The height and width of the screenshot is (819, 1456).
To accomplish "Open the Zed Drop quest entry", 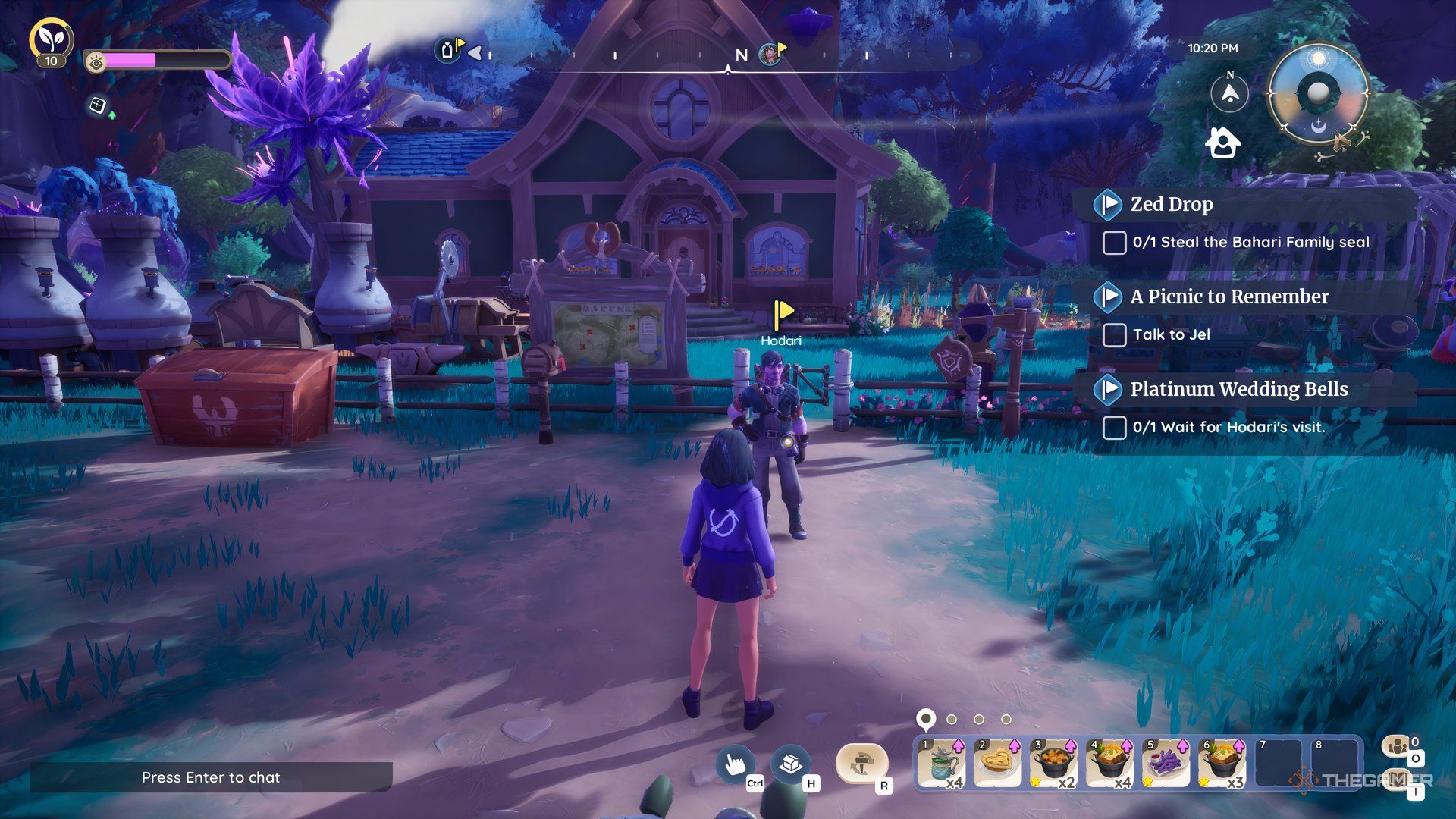I will click(1171, 204).
